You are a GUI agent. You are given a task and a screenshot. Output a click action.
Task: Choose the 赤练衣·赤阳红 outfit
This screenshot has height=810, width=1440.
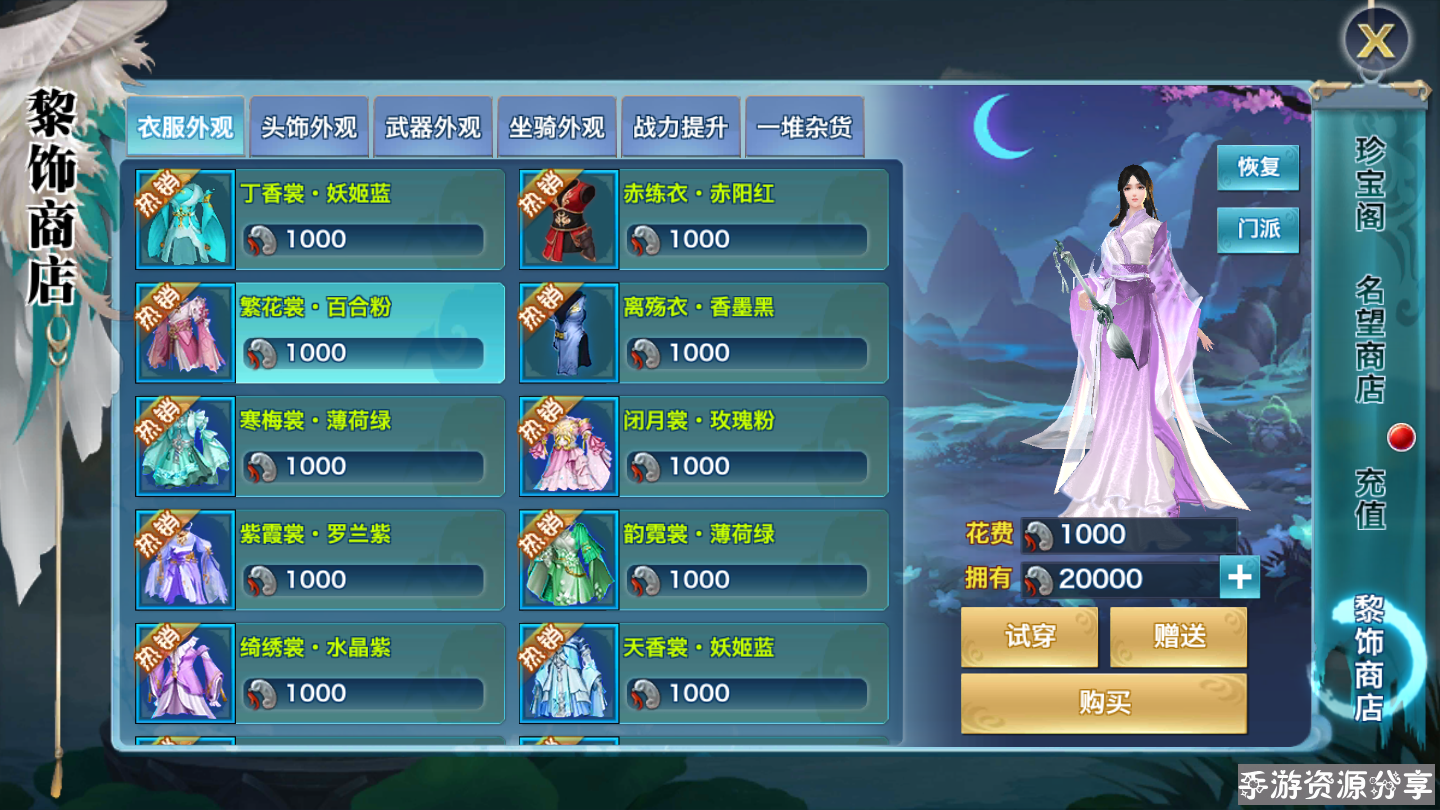point(704,219)
